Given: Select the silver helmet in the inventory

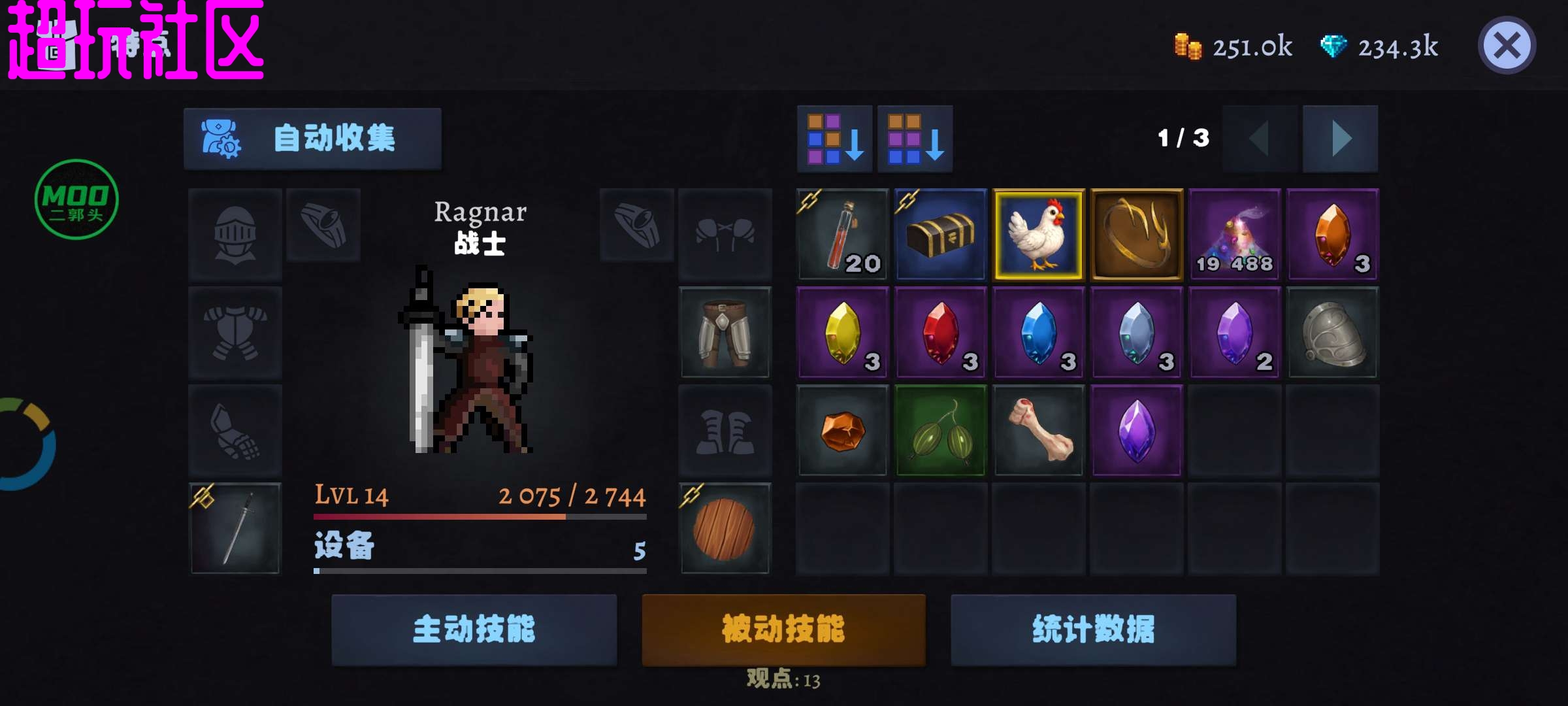Looking at the screenshot, I should (1333, 333).
